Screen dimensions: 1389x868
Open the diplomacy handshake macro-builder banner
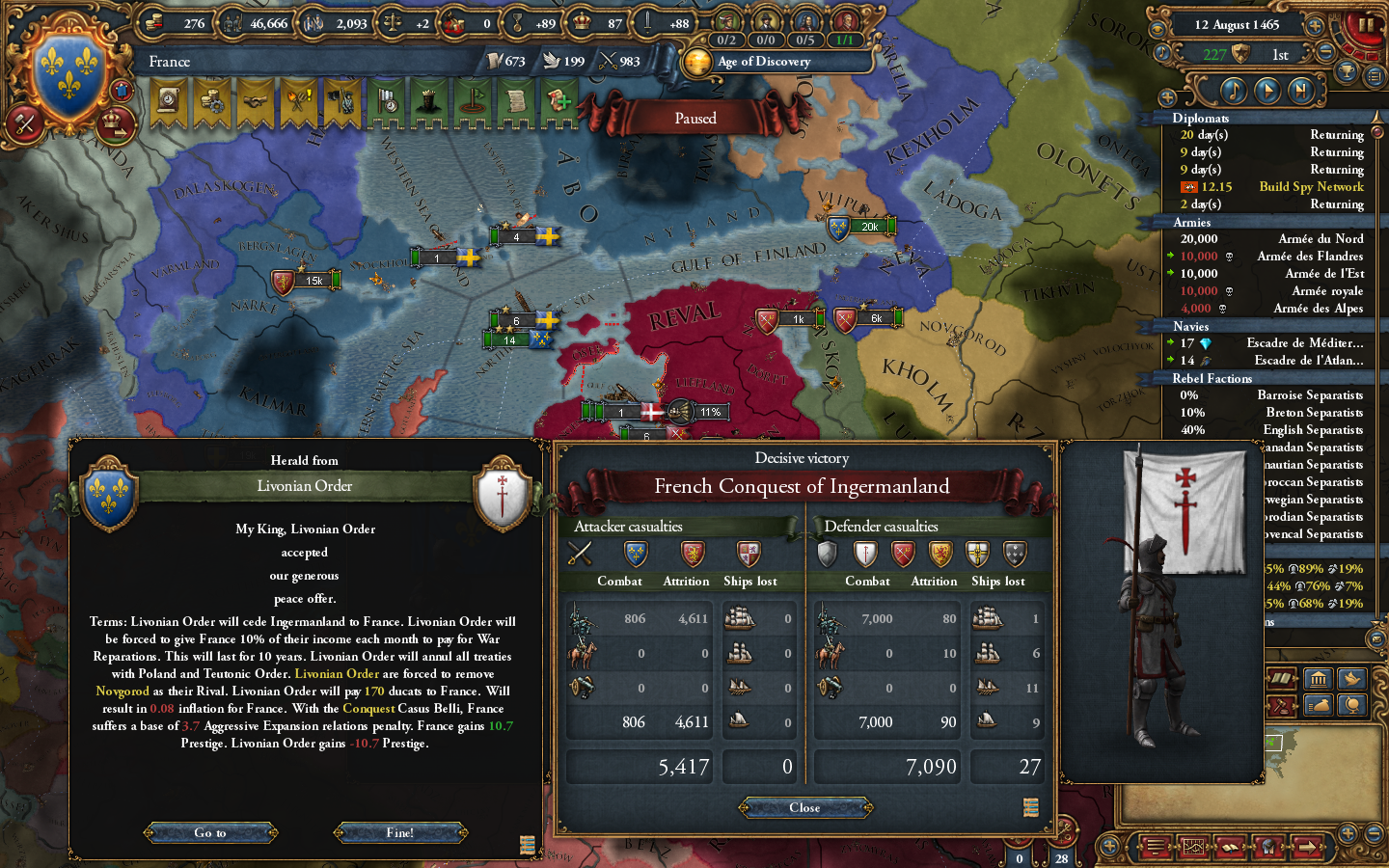click(256, 101)
